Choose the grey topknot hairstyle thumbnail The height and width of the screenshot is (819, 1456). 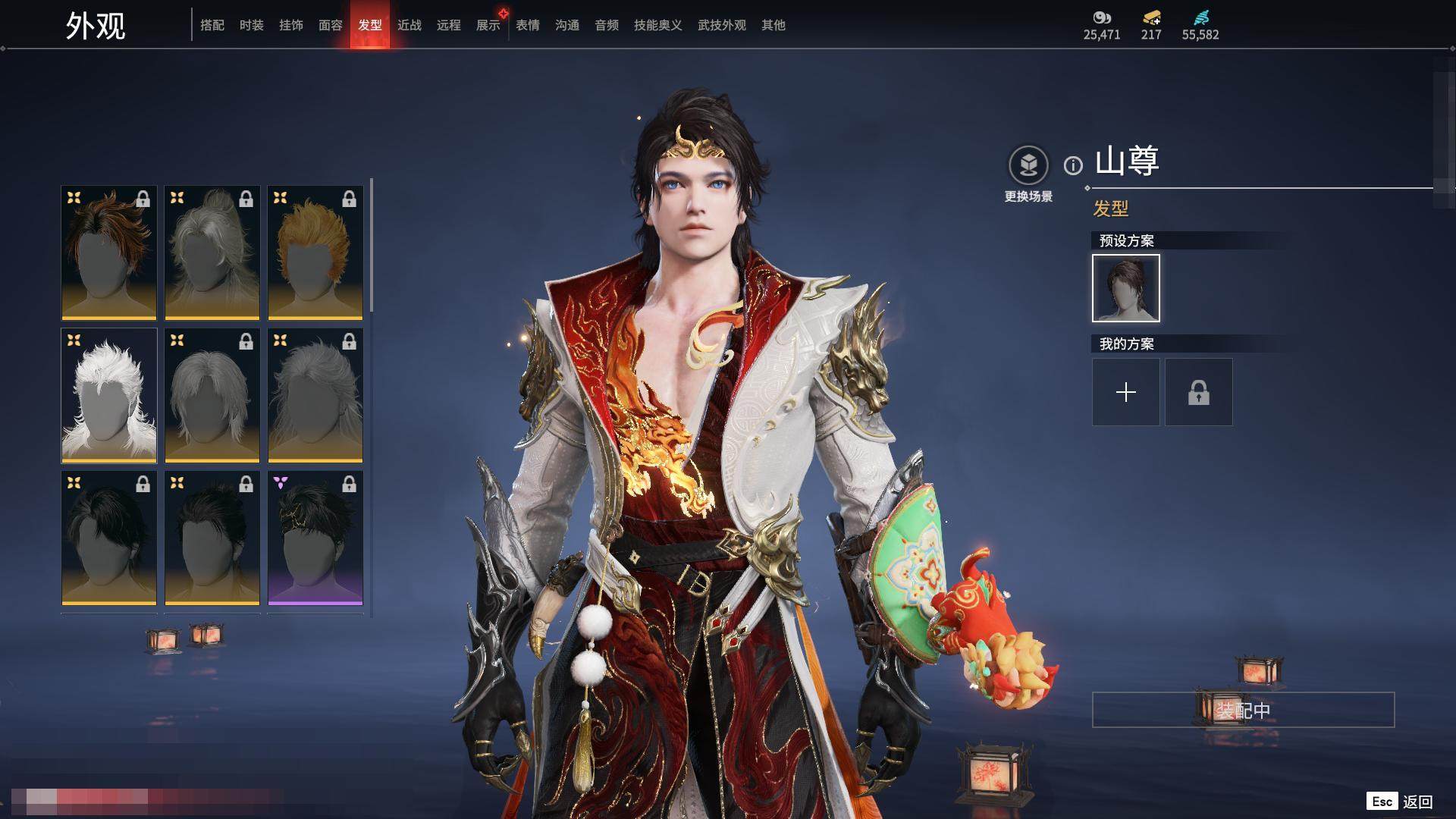coord(212,253)
